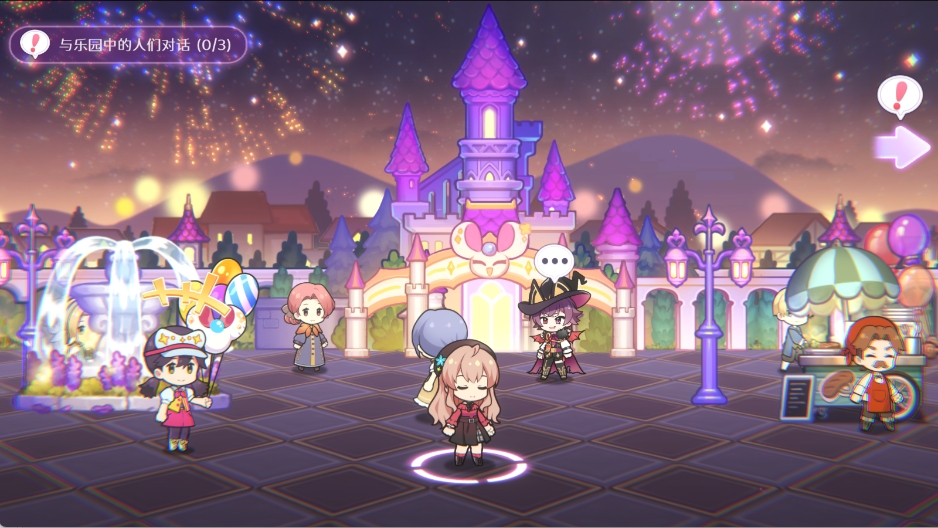Tap the exclamation bubble above the arrow
This screenshot has width=938, height=528.
point(899,96)
